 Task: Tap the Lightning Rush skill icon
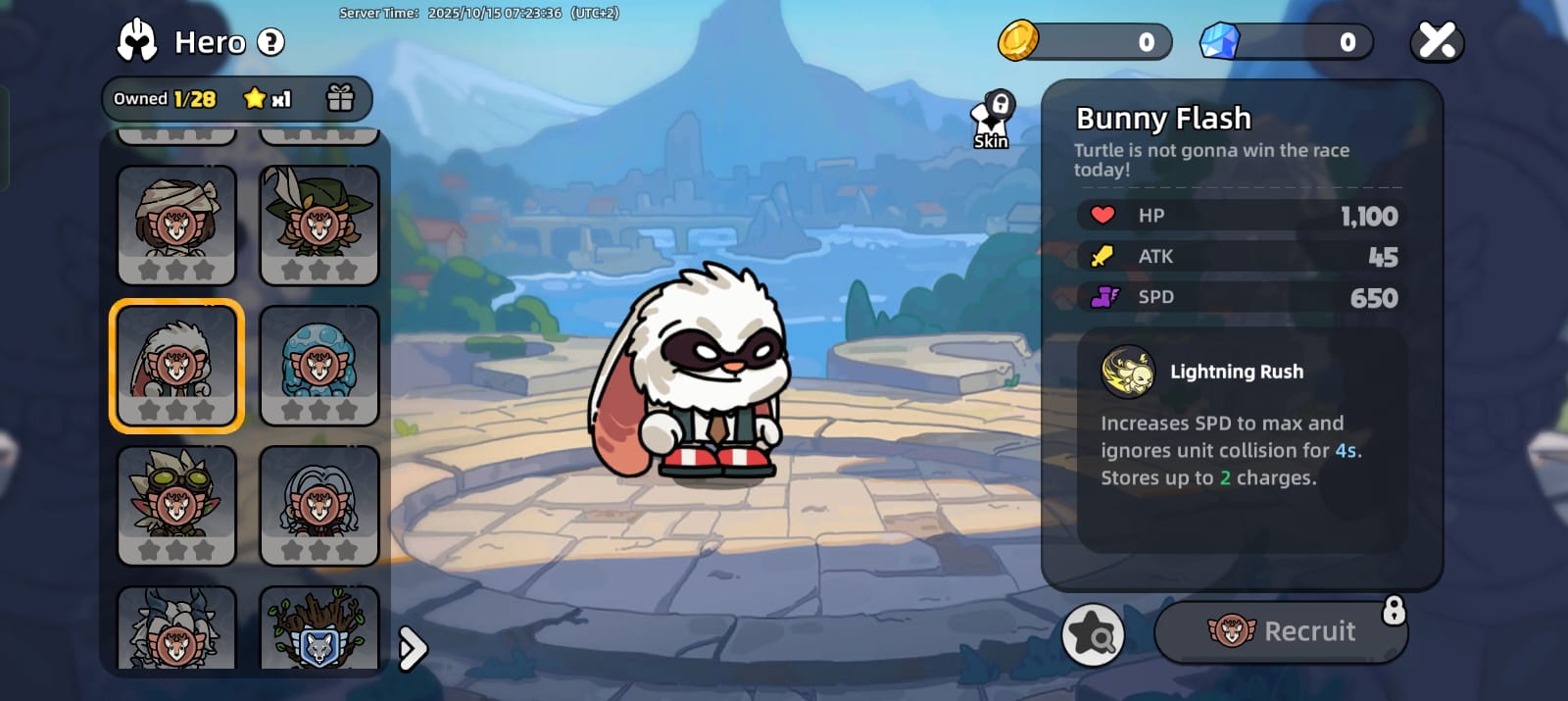[x=1128, y=372]
